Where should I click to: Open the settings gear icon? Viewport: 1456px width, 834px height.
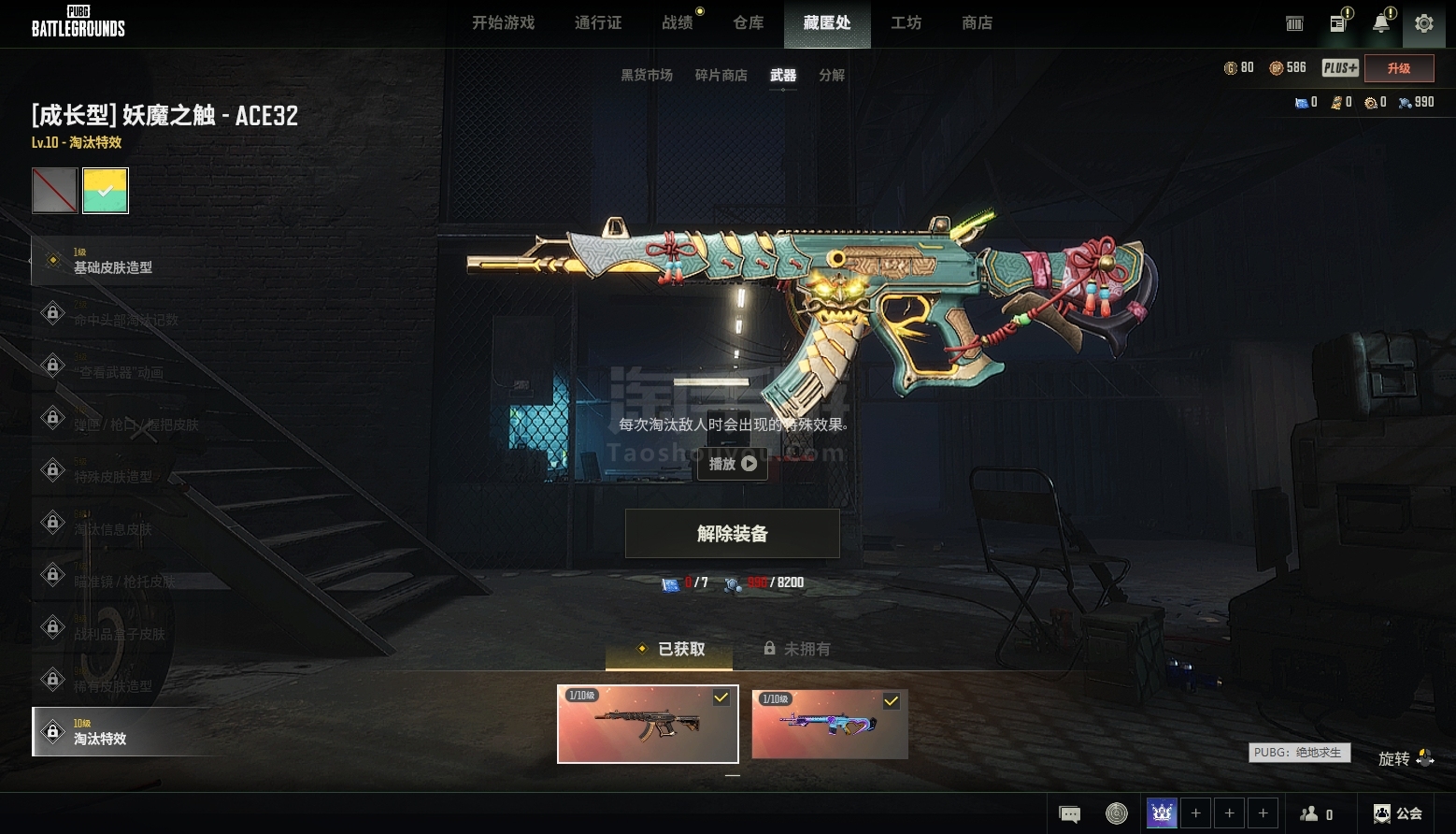tap(1423, 24)
